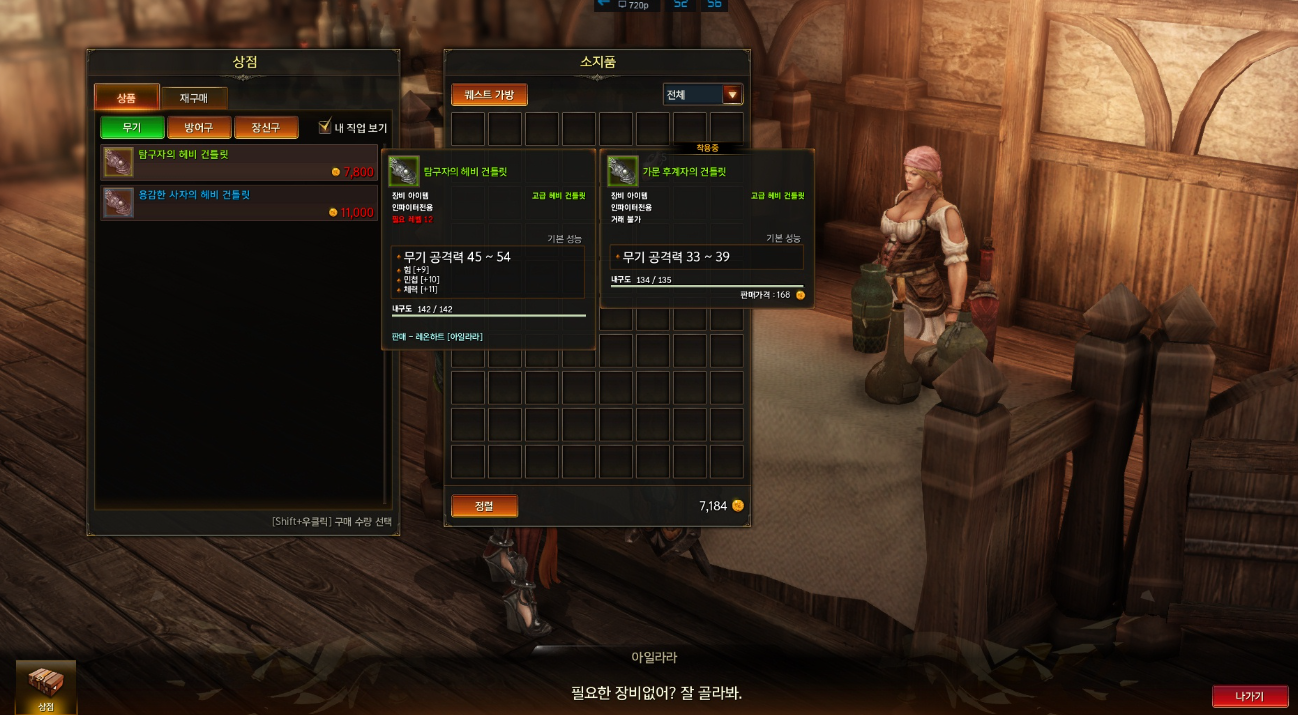
Task: Sort inventory with the 정렬 button
Action: click(x=484, y=506)
